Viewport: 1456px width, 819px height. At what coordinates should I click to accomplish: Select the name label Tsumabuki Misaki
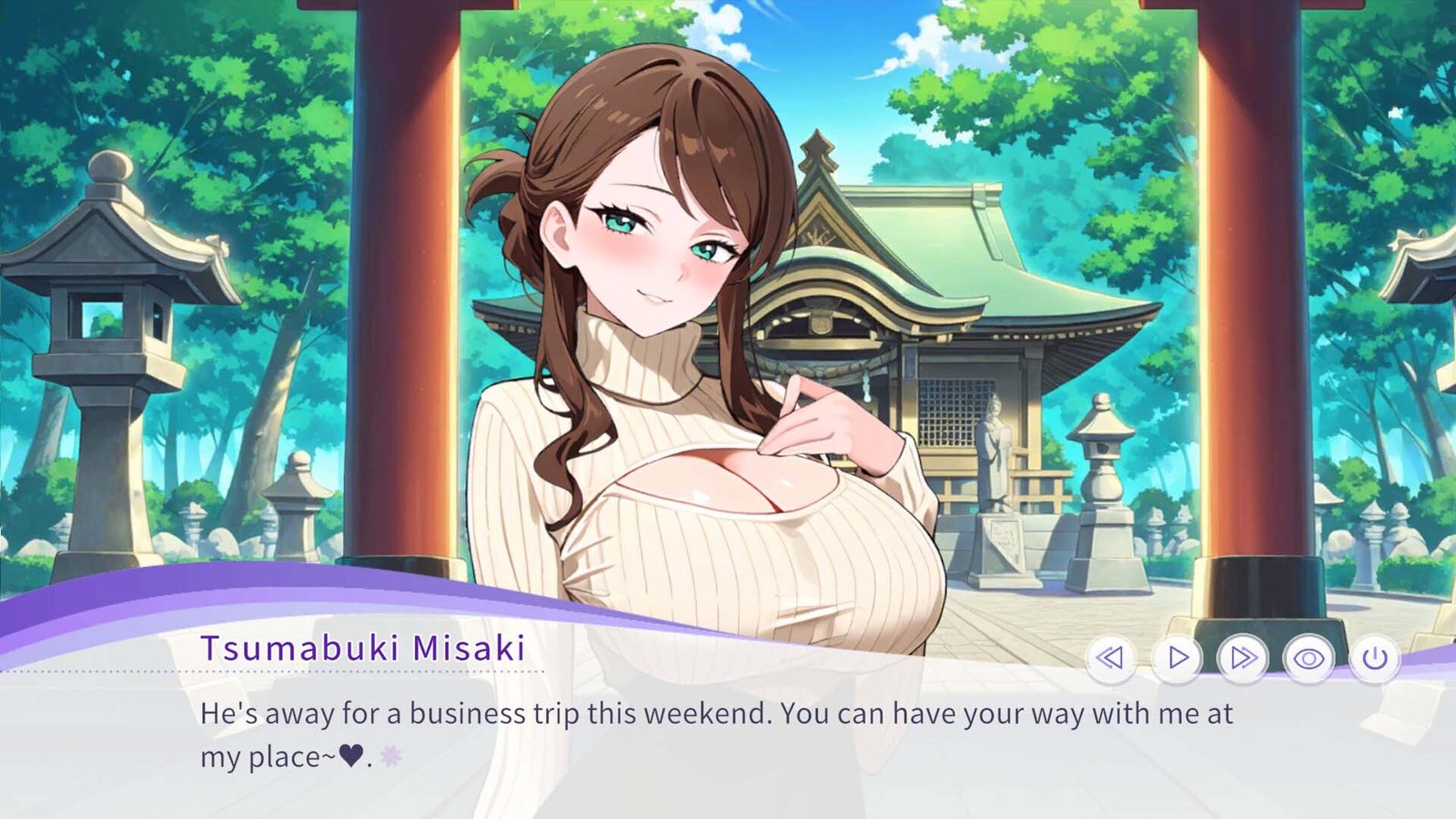[362, 648]
